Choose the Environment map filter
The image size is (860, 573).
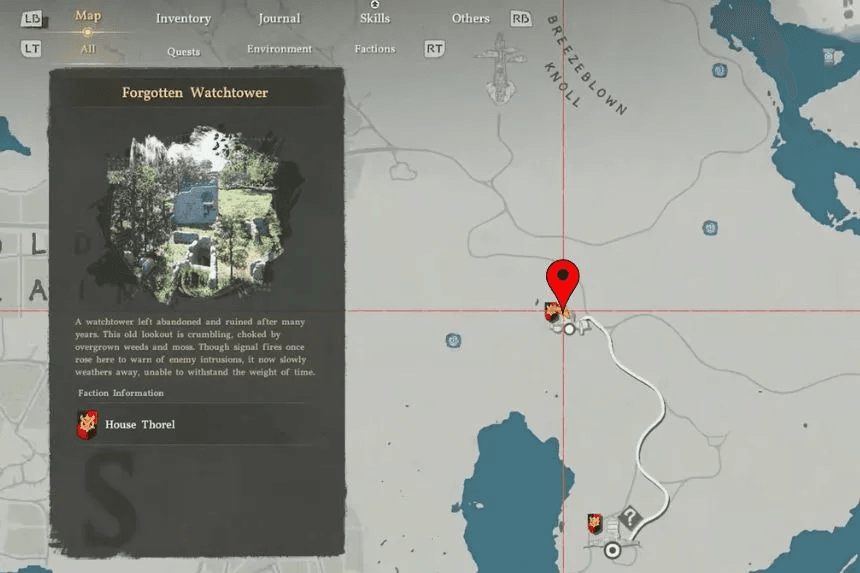pos(279,49)
